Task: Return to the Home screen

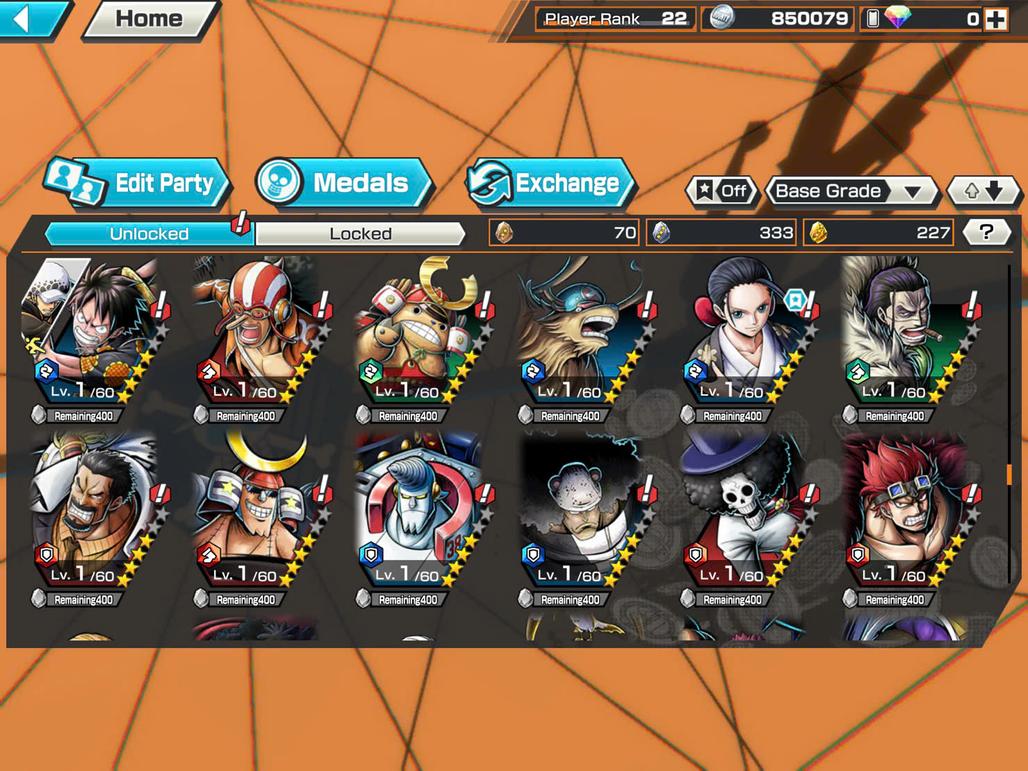Action: point(150,18)
